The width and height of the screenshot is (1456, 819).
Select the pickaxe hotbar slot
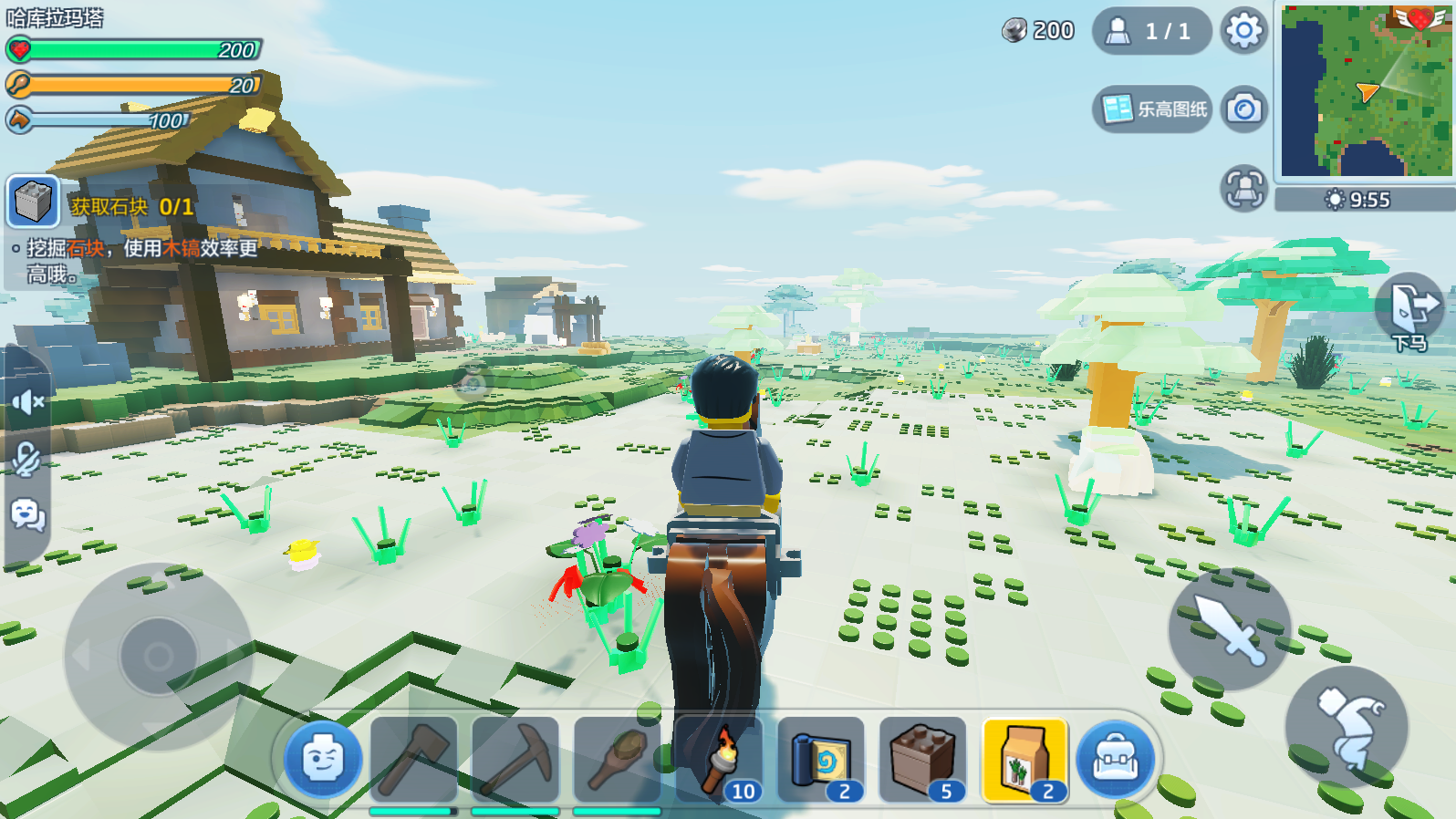(x=515, y=760)
